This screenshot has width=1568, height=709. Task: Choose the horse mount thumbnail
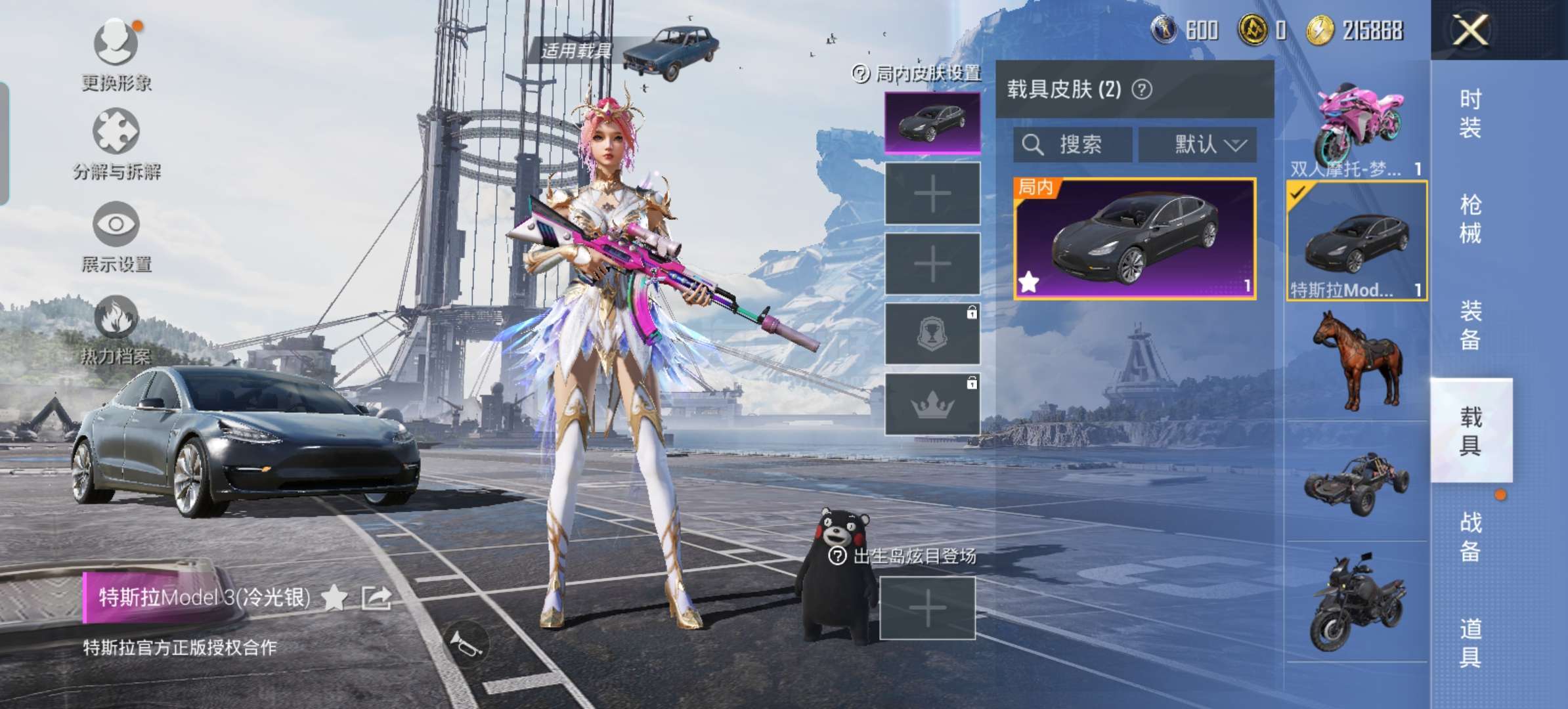click(x=1357, y=360)
